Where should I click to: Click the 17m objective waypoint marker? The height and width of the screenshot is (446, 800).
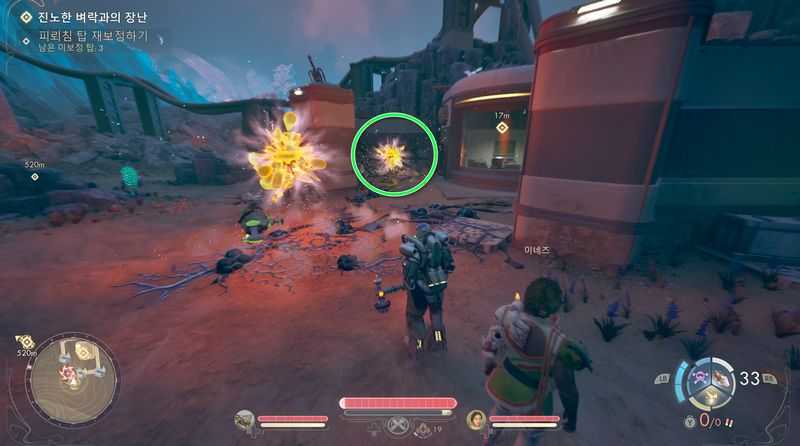[x=502, y=127]
